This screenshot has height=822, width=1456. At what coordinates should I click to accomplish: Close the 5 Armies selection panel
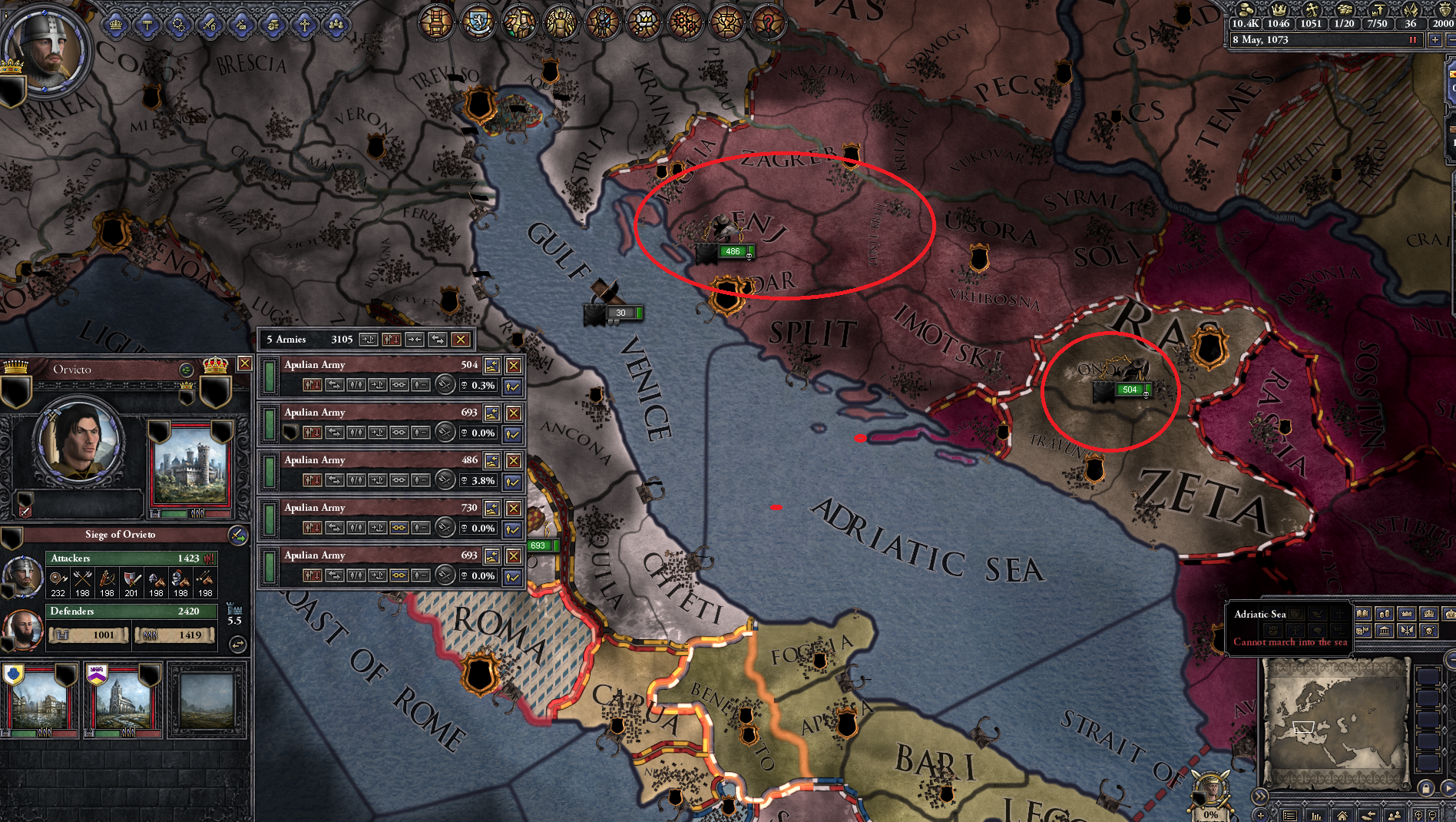(x=461, y=340)
